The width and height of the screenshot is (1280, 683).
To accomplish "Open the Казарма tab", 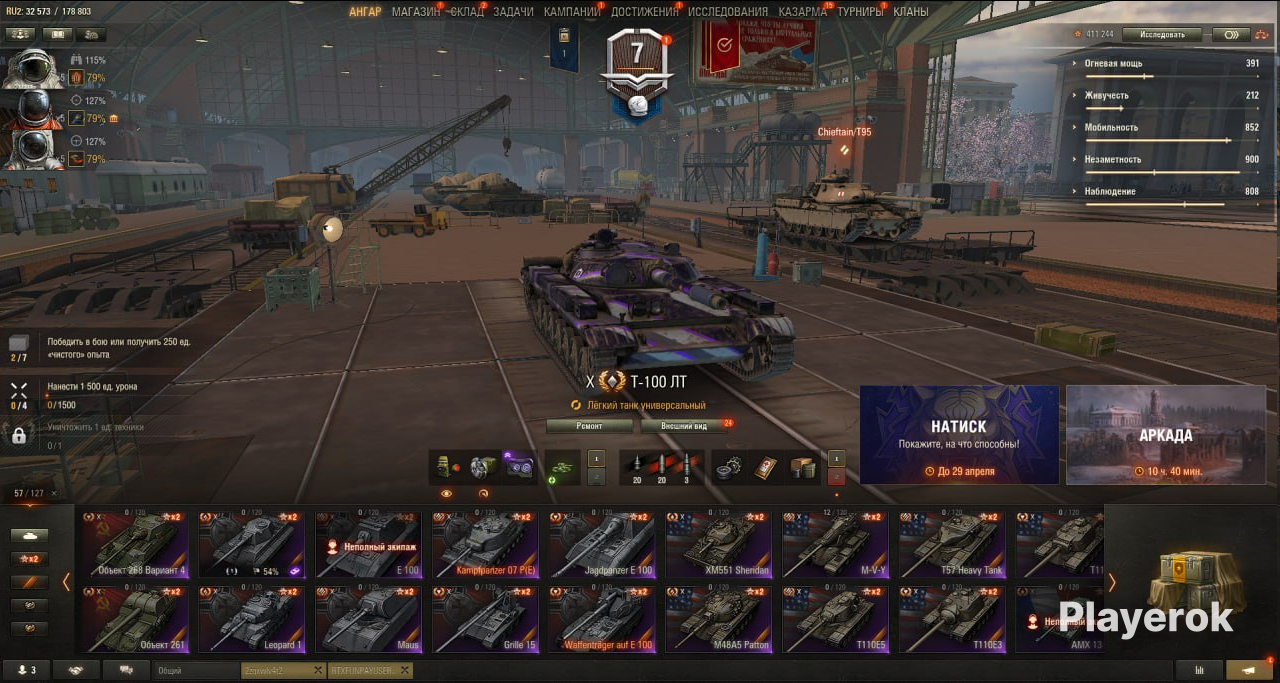I will [803, 12].
